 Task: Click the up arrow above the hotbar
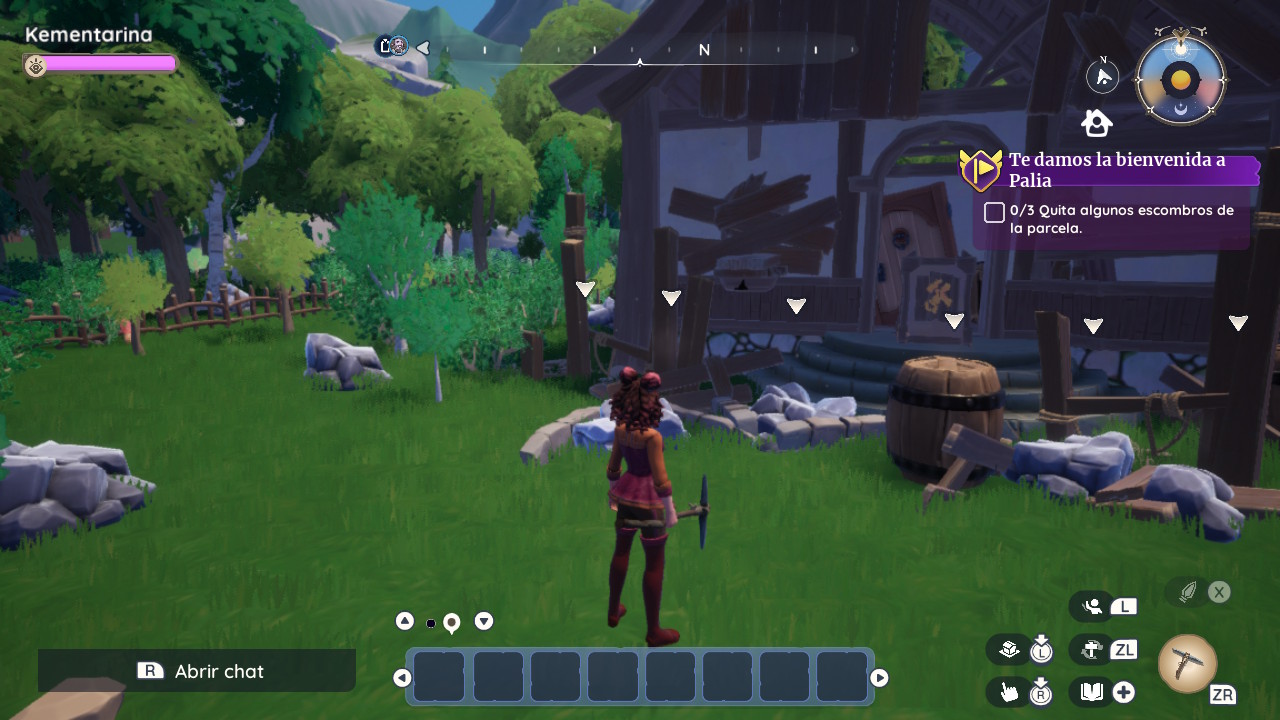pos(405,621)
